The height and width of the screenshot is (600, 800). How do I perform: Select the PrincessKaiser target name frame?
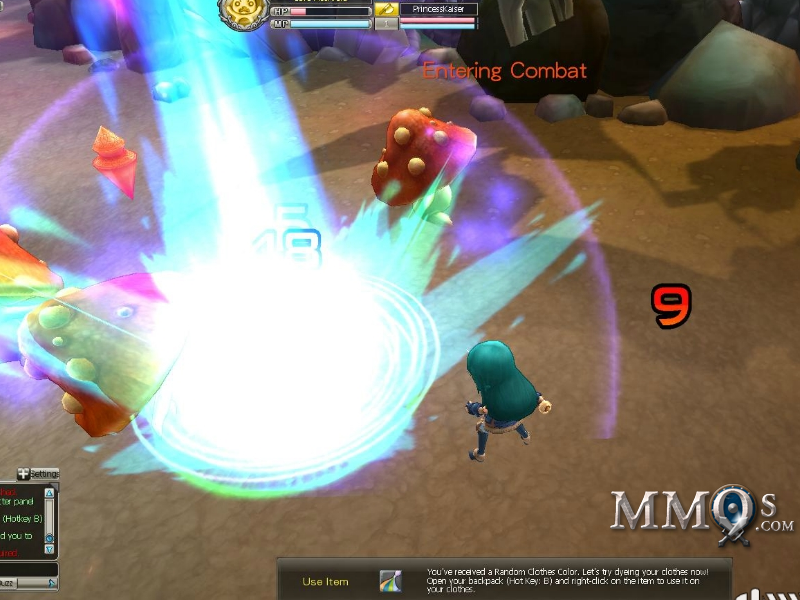coord(438,9)
